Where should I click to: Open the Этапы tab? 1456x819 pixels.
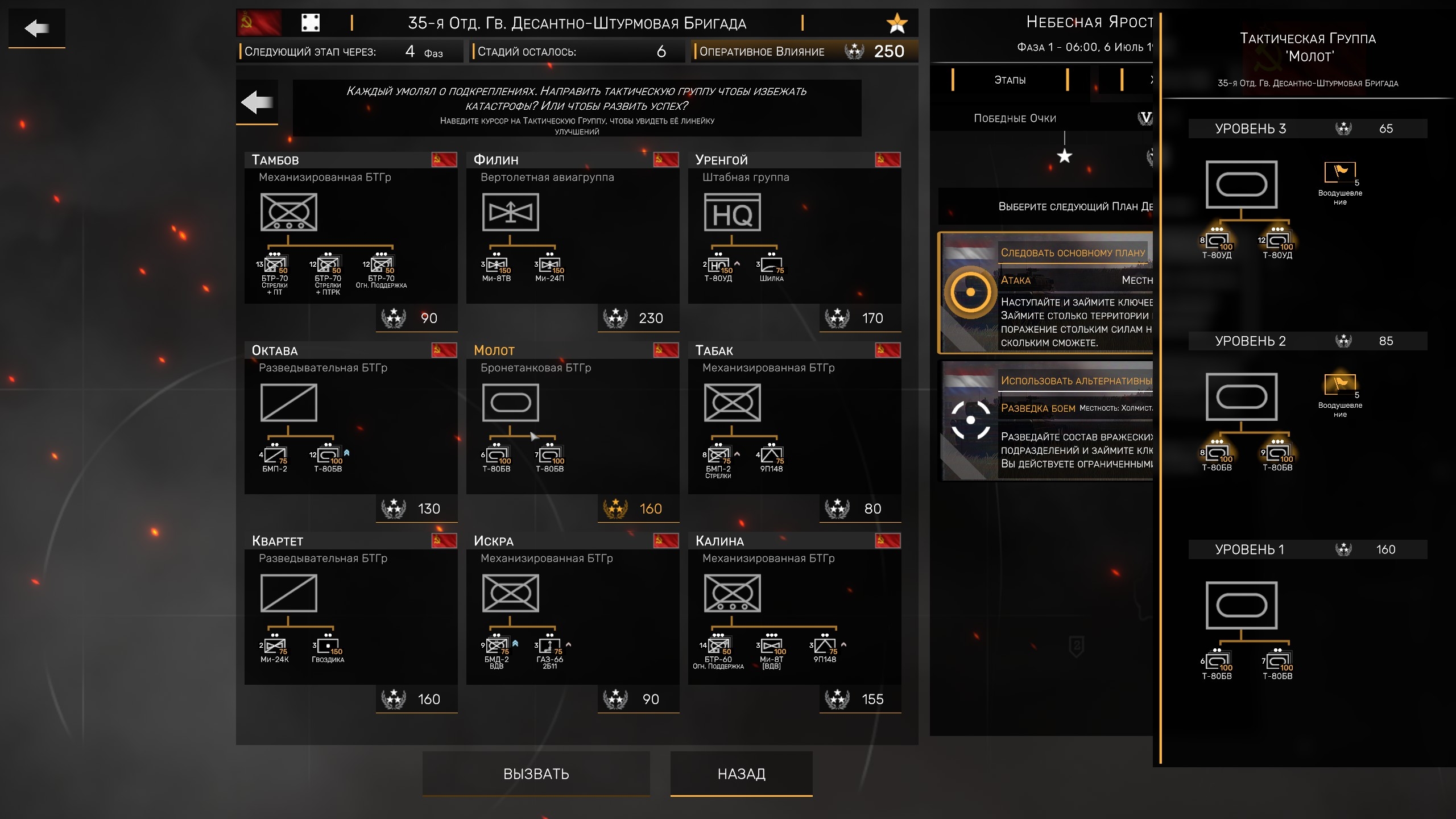[1010, 80]
